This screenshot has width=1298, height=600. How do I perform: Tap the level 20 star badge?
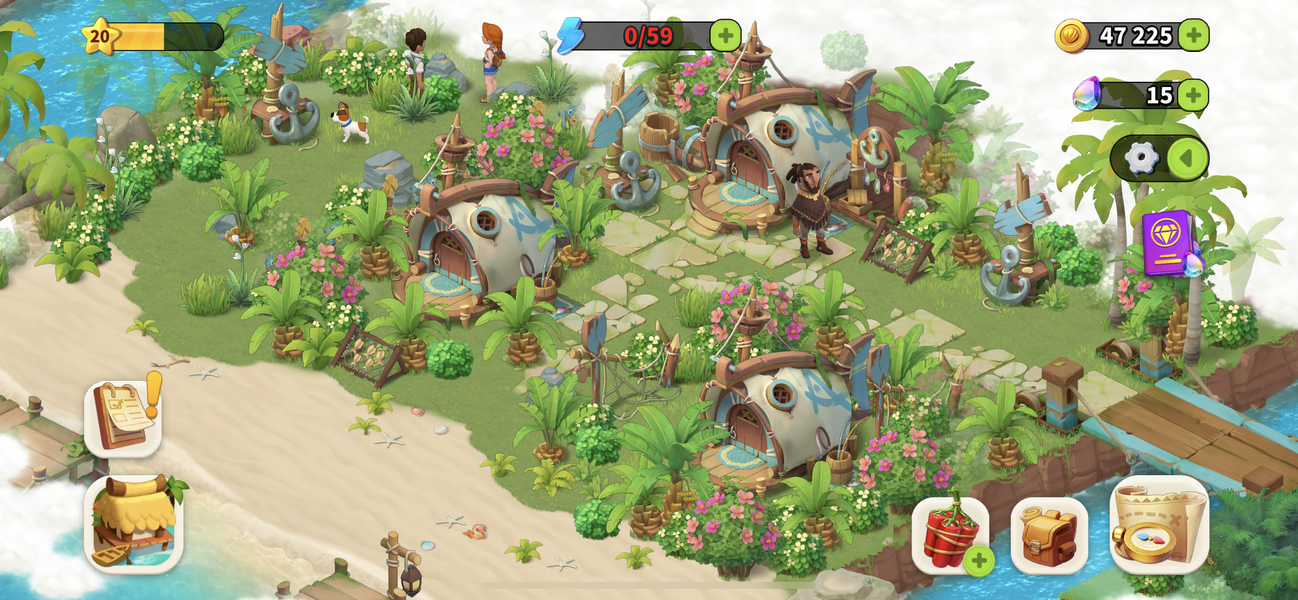100,37
